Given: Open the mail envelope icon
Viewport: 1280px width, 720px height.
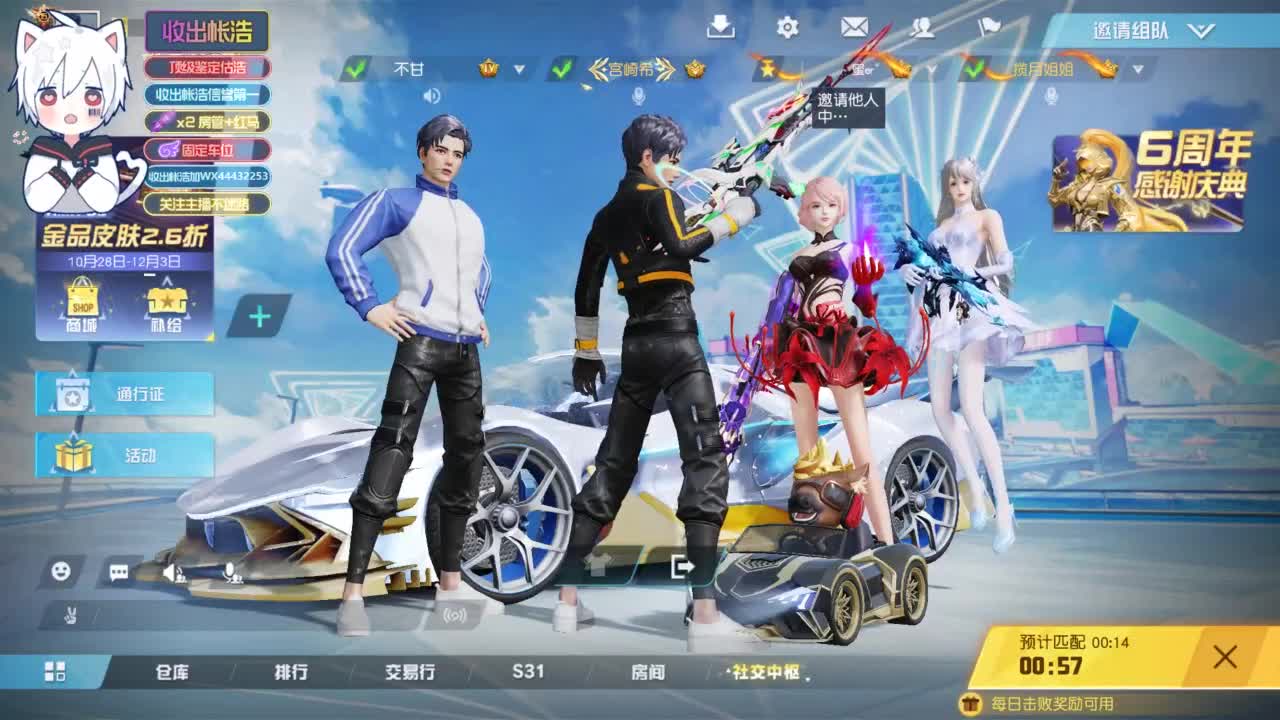Looking at the screenshot, I should coord(853,29).
